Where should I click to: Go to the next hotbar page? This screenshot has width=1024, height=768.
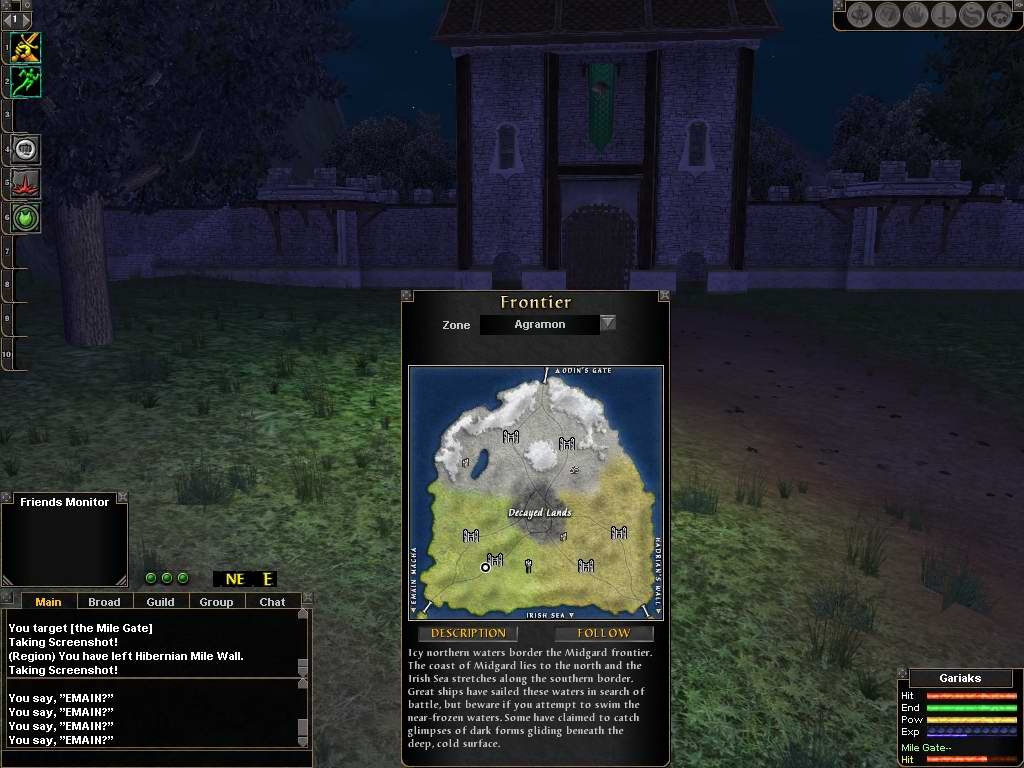point(27,19)
